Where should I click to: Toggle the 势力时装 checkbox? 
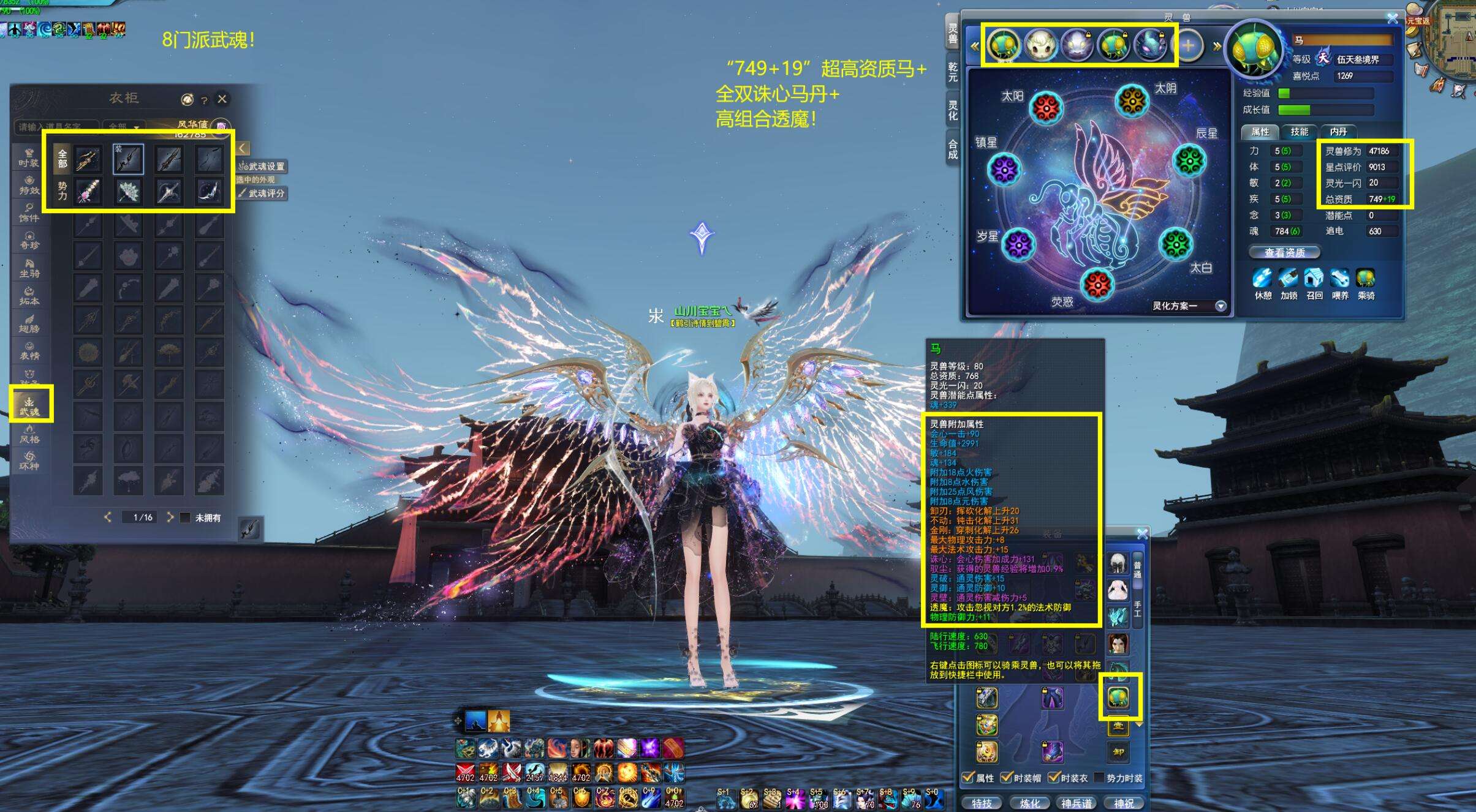1099,778
